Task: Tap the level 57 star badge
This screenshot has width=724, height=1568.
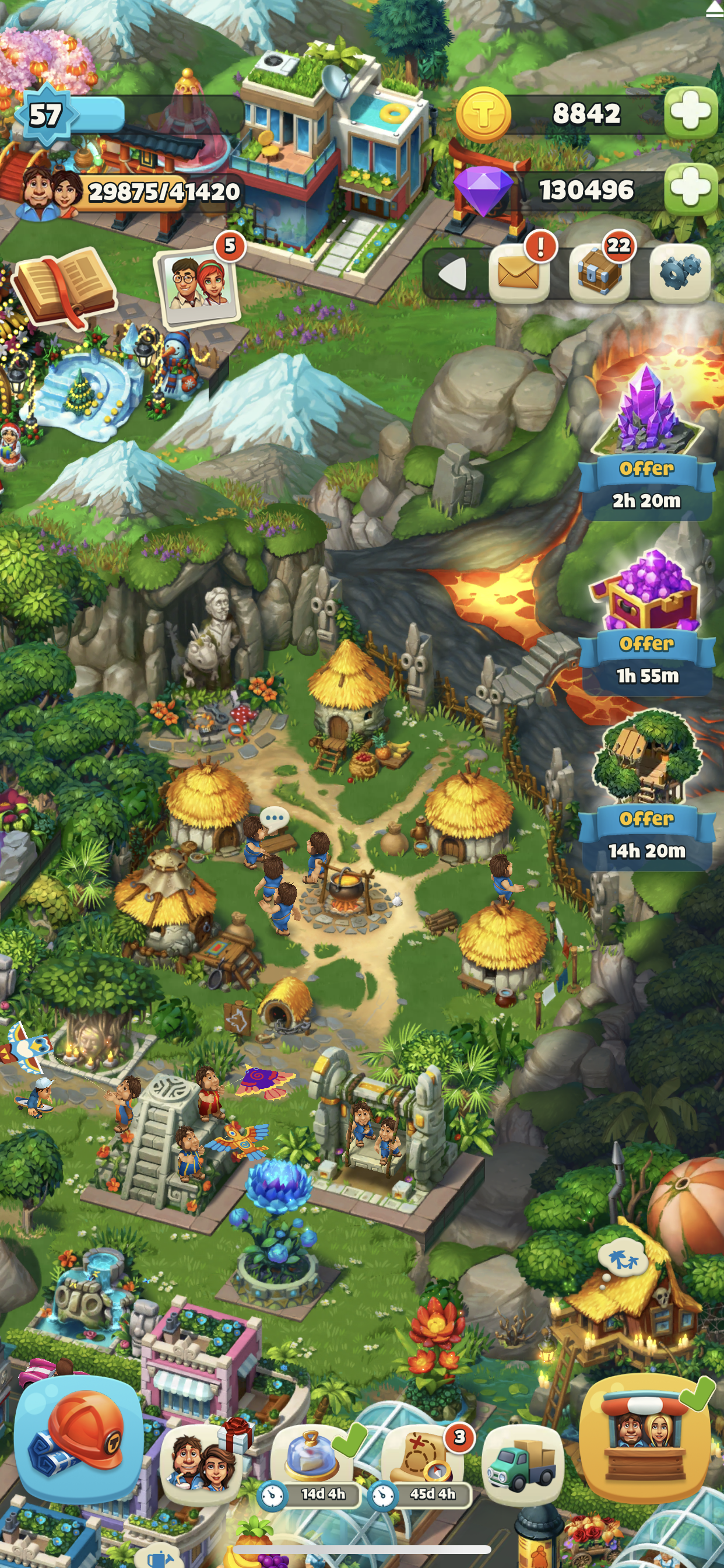Action: coord(45,114)
